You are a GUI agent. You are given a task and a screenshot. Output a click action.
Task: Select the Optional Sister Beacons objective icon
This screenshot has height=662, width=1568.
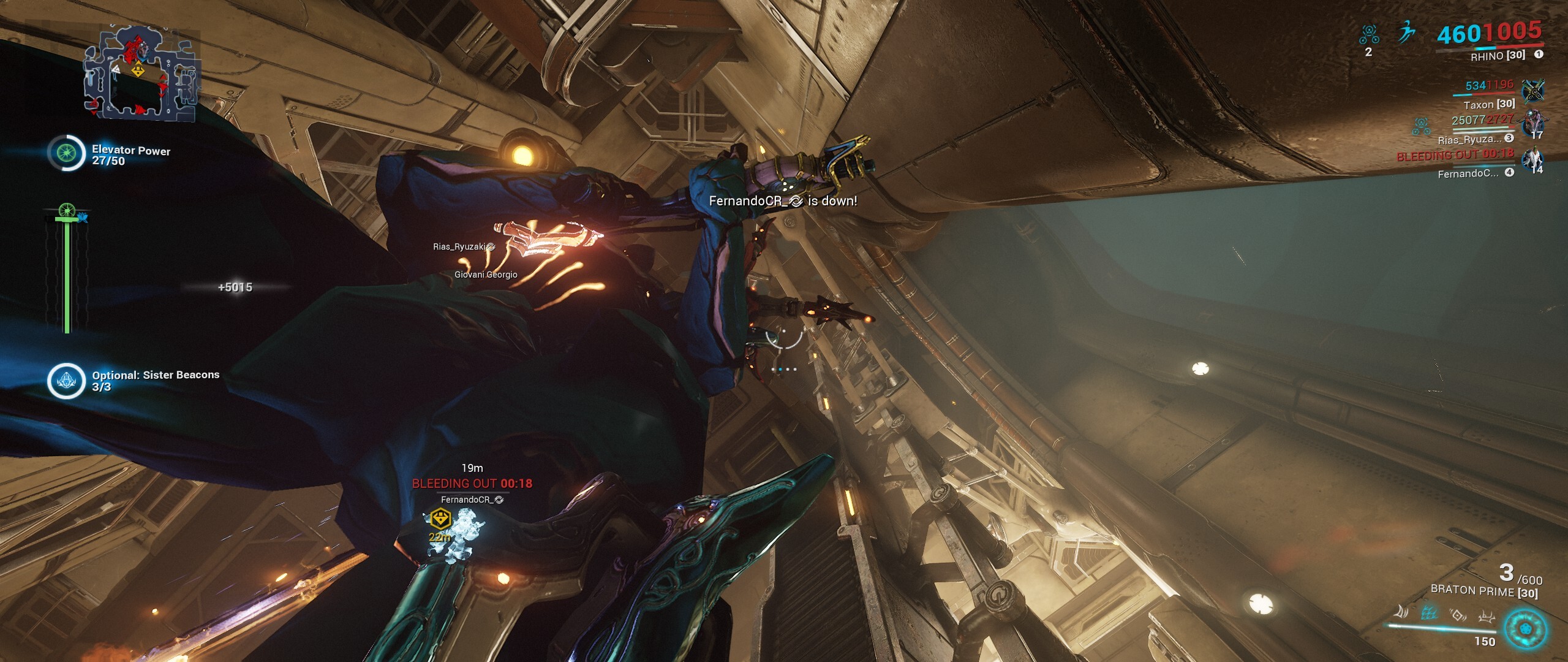(x=66, y=381)
